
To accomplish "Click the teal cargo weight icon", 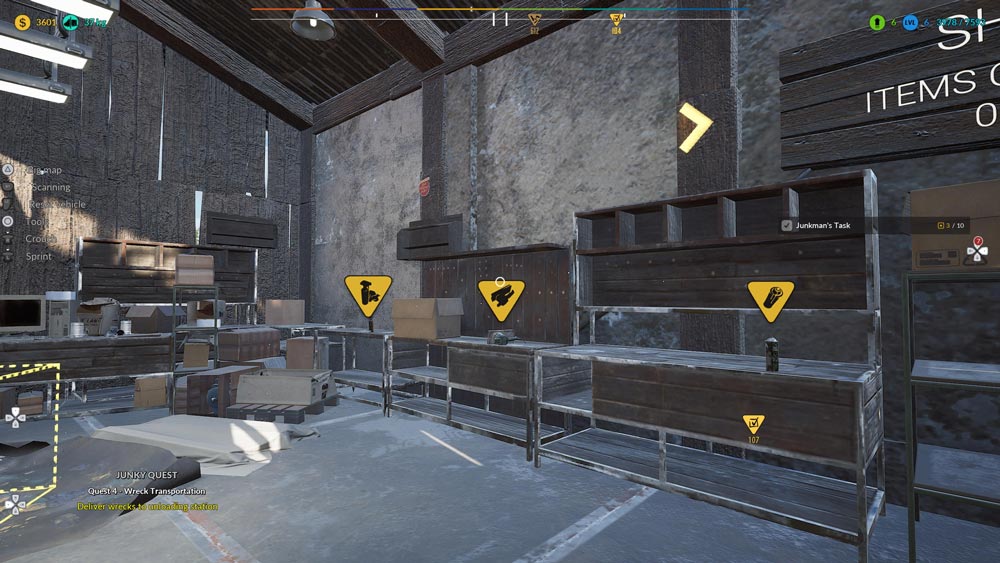I will point(71,22).
